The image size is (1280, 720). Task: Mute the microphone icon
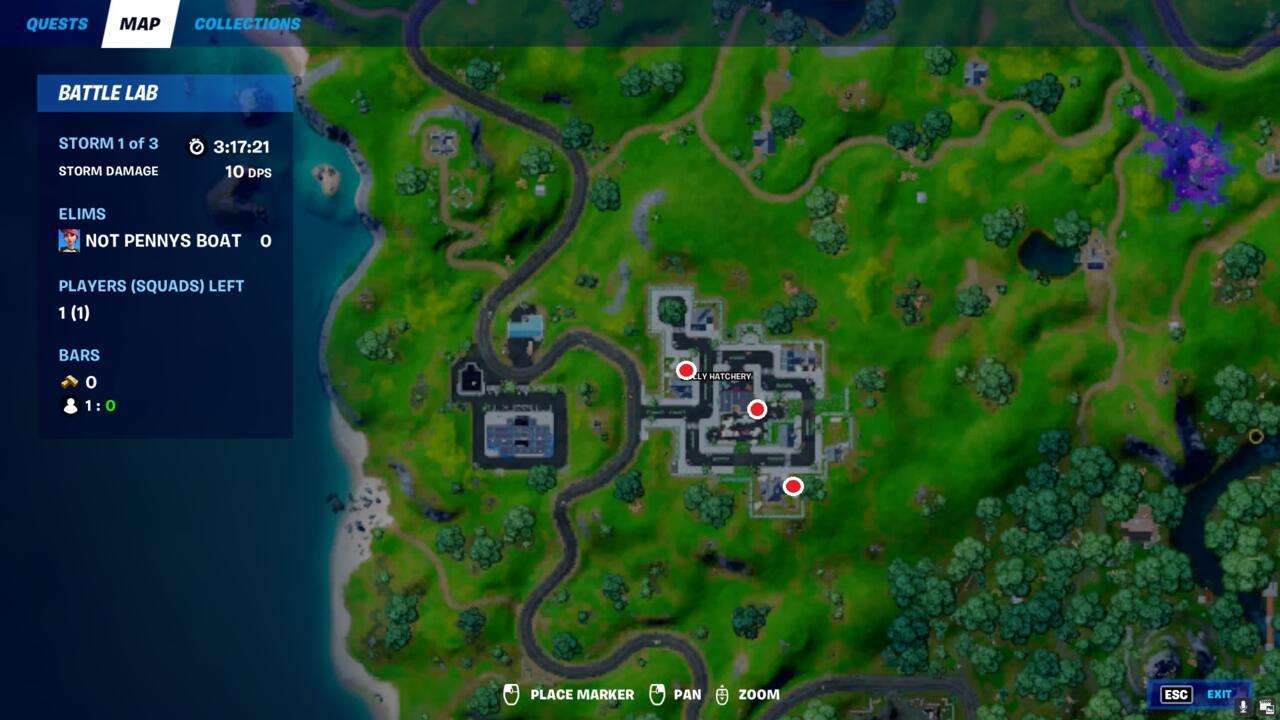pyautogui.click(x=1243, y=705)
